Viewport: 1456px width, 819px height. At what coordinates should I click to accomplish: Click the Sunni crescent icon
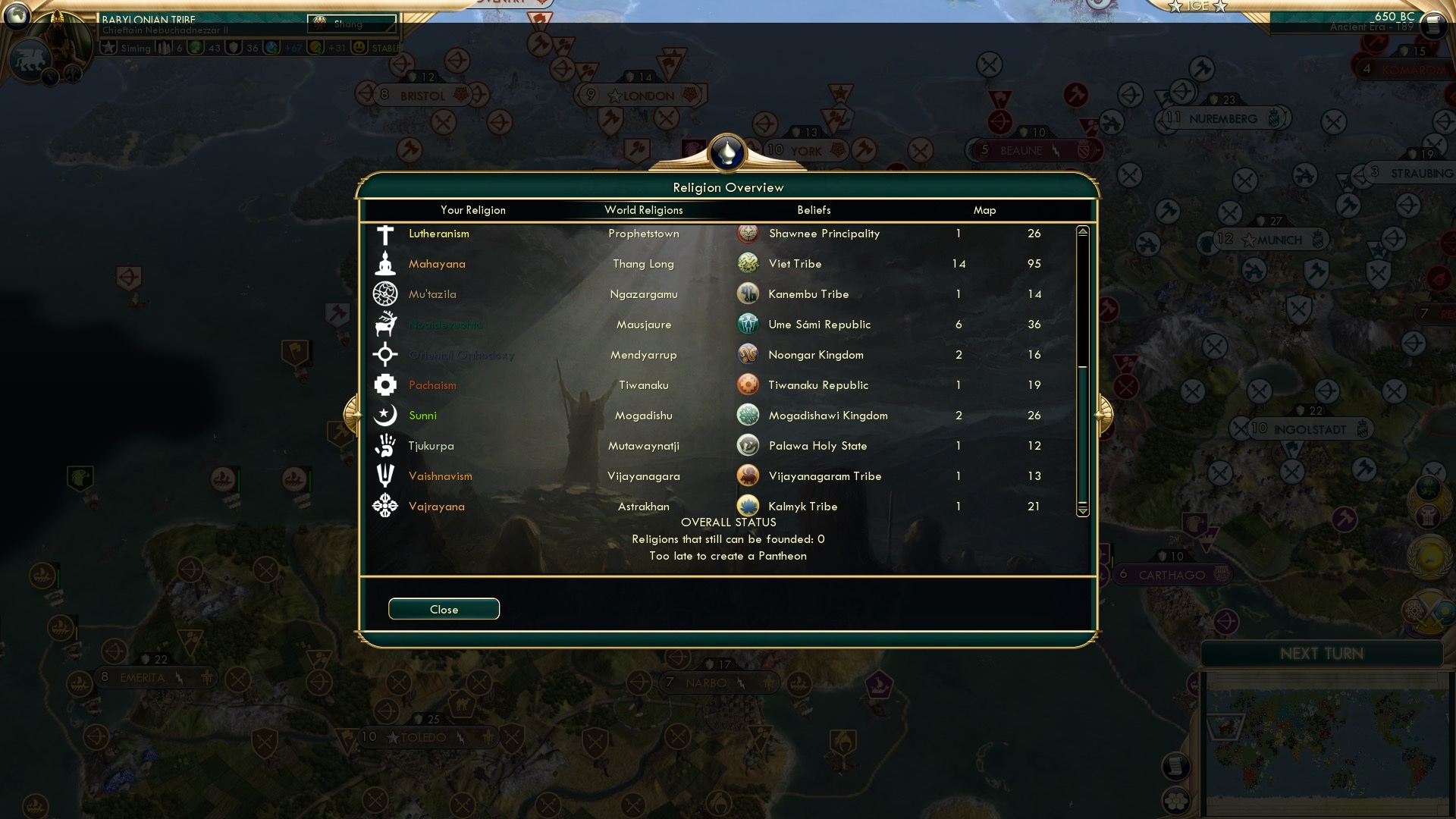click(x=386, y=416)
